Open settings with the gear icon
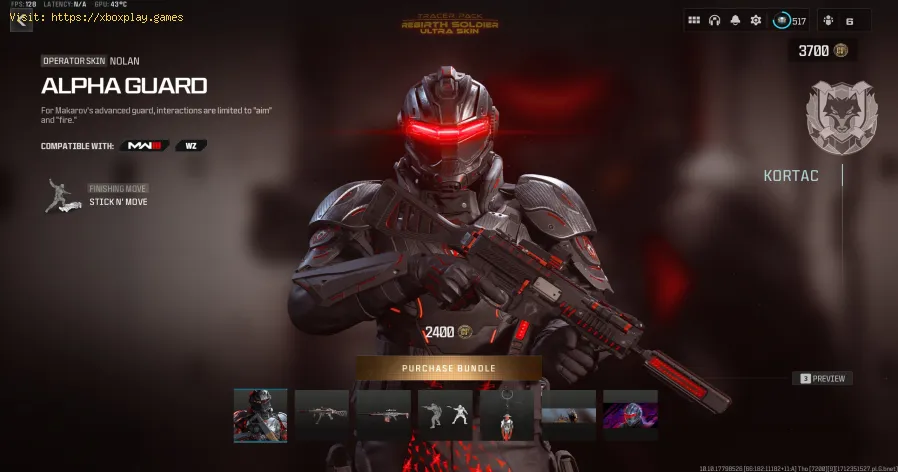898x472 pixels. click(756, 20)
